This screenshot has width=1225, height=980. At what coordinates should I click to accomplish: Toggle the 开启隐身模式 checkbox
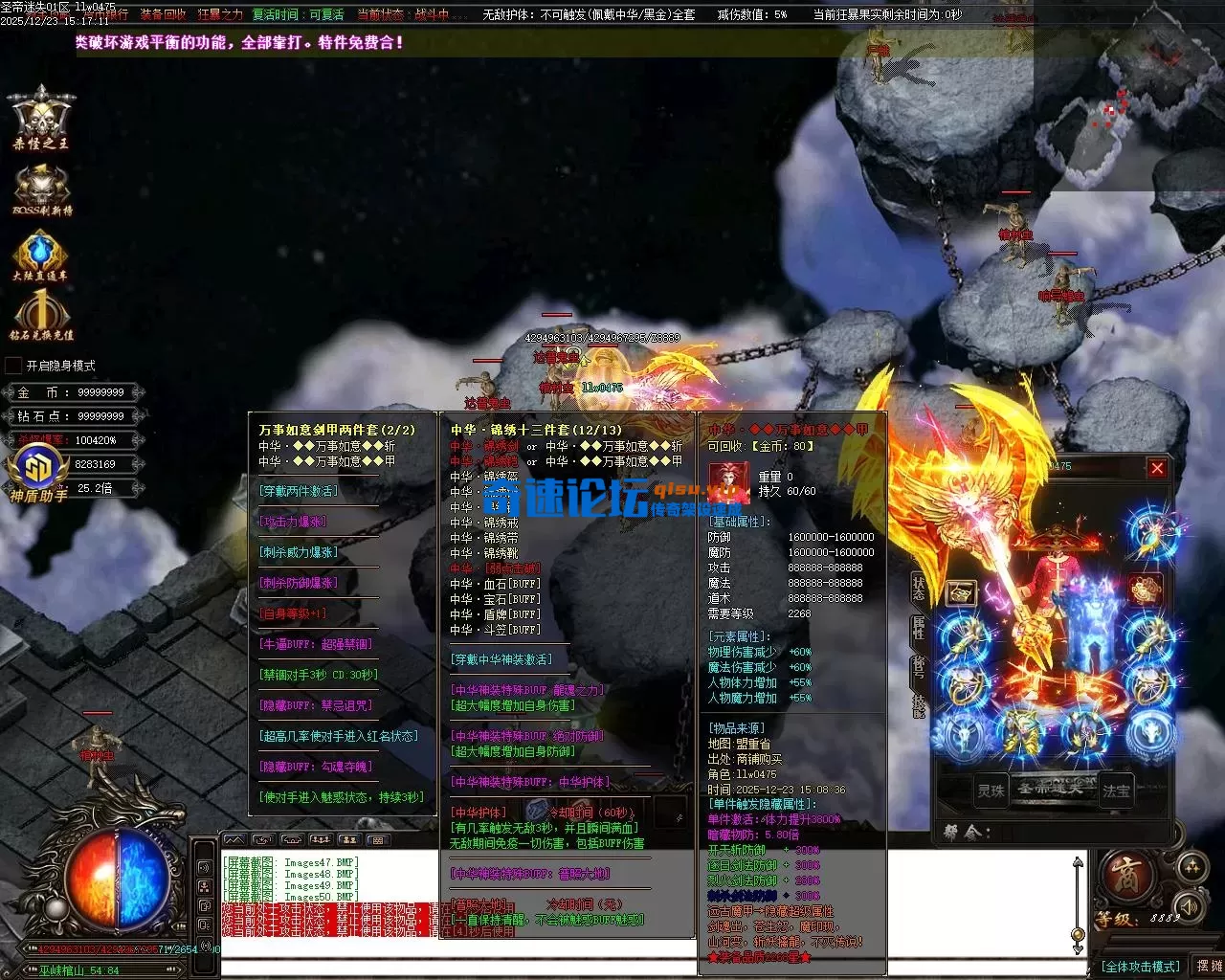(x=13, y=366)
